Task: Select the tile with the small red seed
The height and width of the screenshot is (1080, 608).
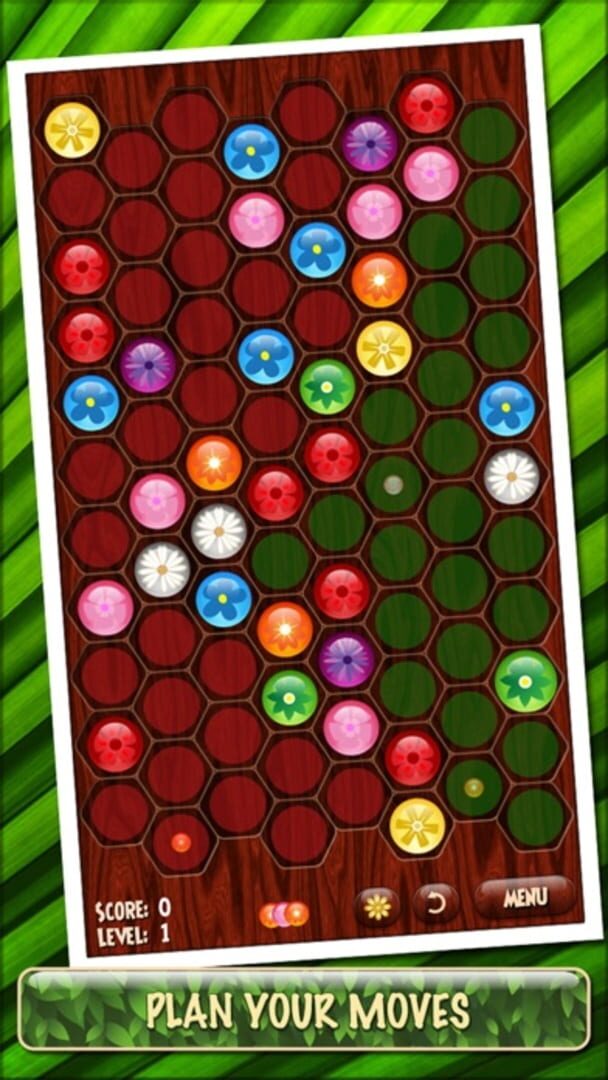Action: click(181, 843)
